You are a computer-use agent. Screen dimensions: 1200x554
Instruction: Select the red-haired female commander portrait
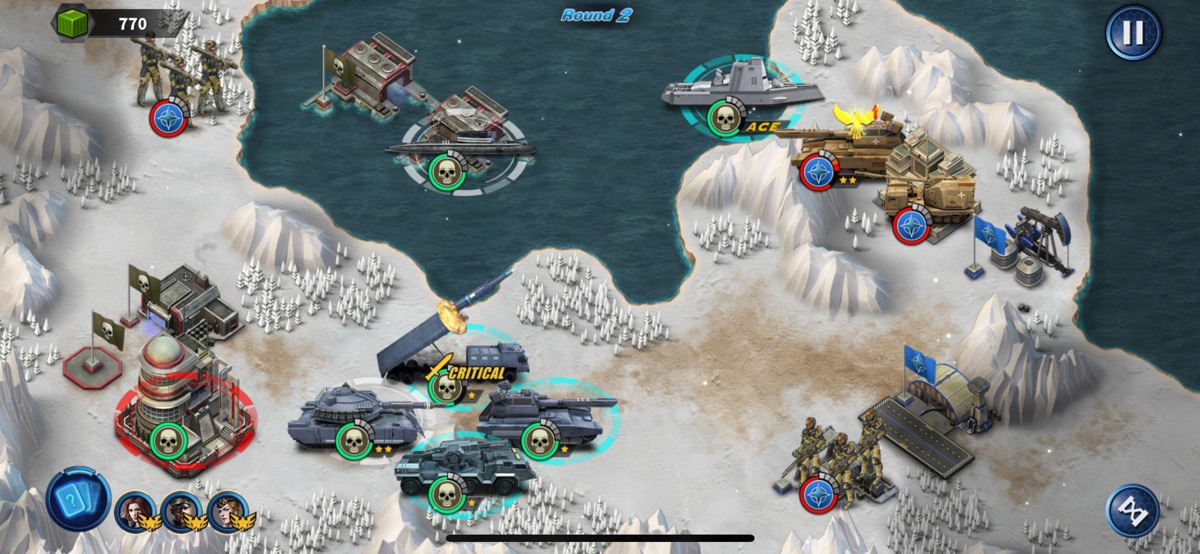[x=135, y=511]
